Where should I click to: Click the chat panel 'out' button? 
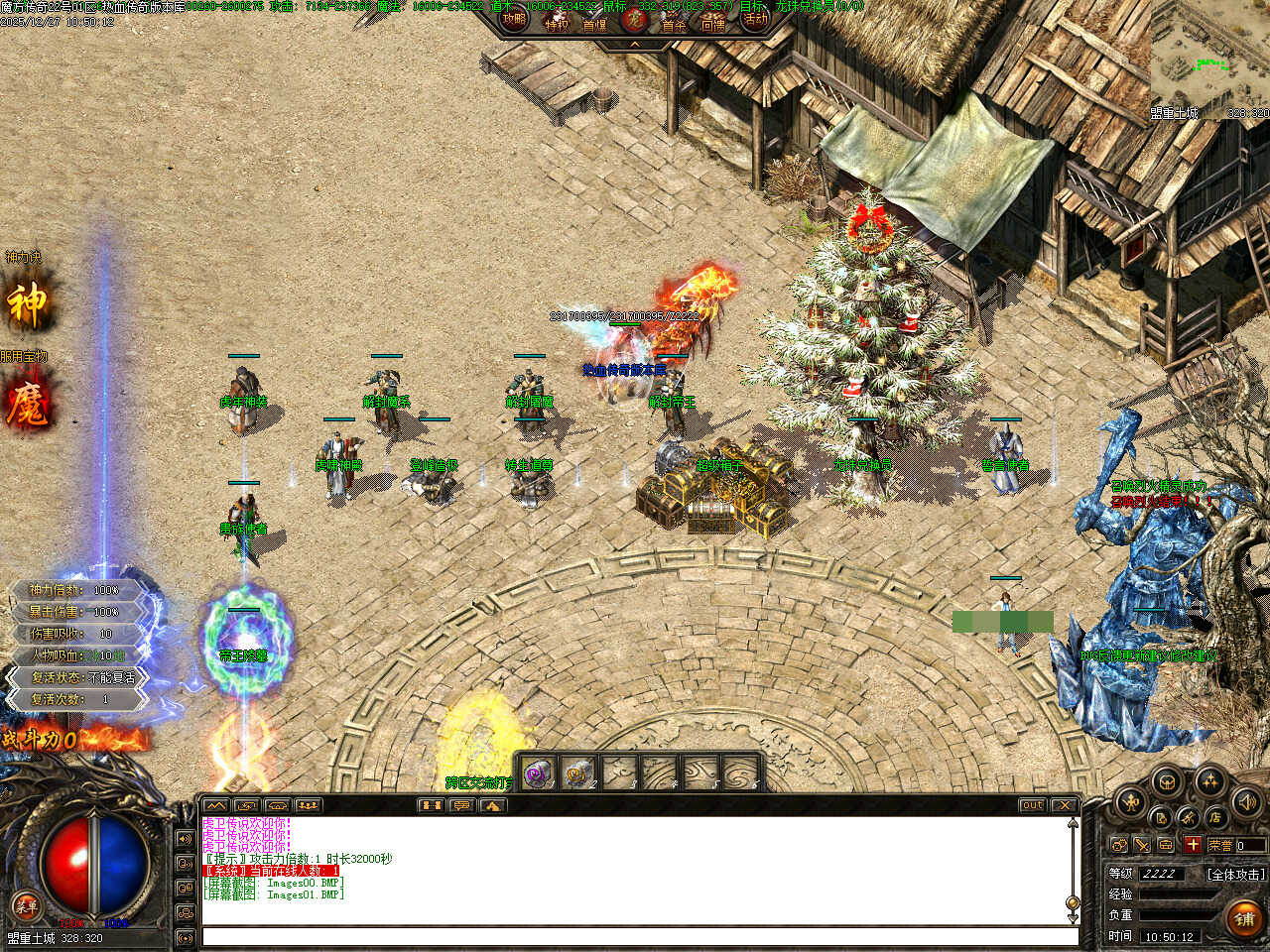point(1032,805)
